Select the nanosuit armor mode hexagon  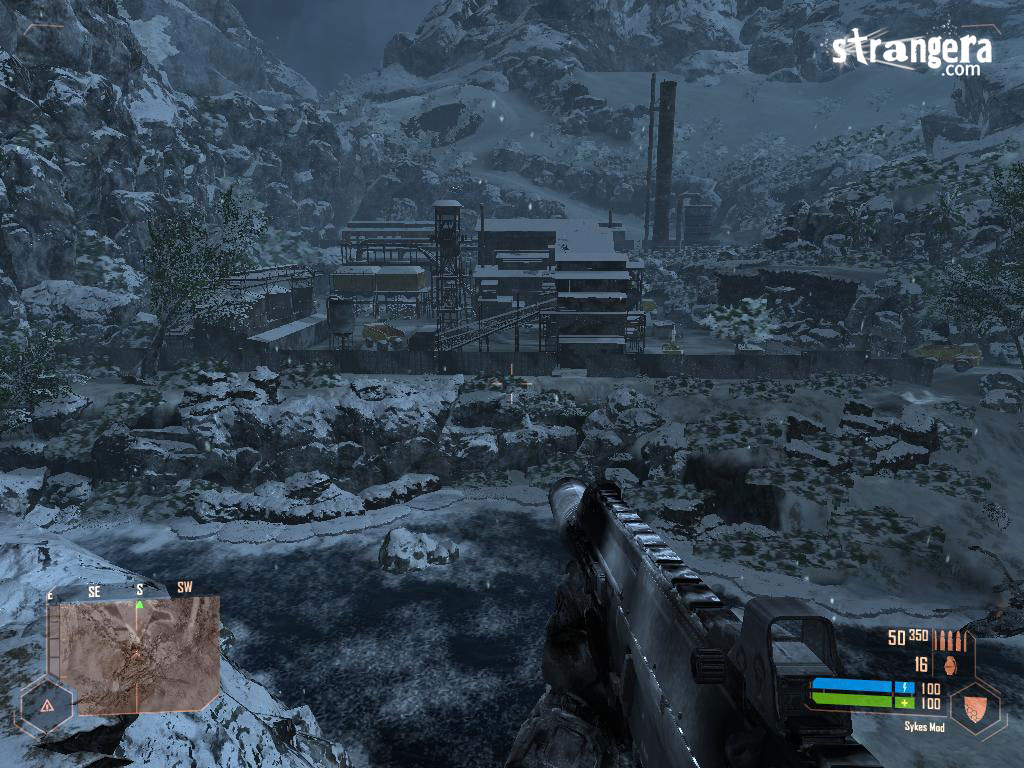[975, 708]
